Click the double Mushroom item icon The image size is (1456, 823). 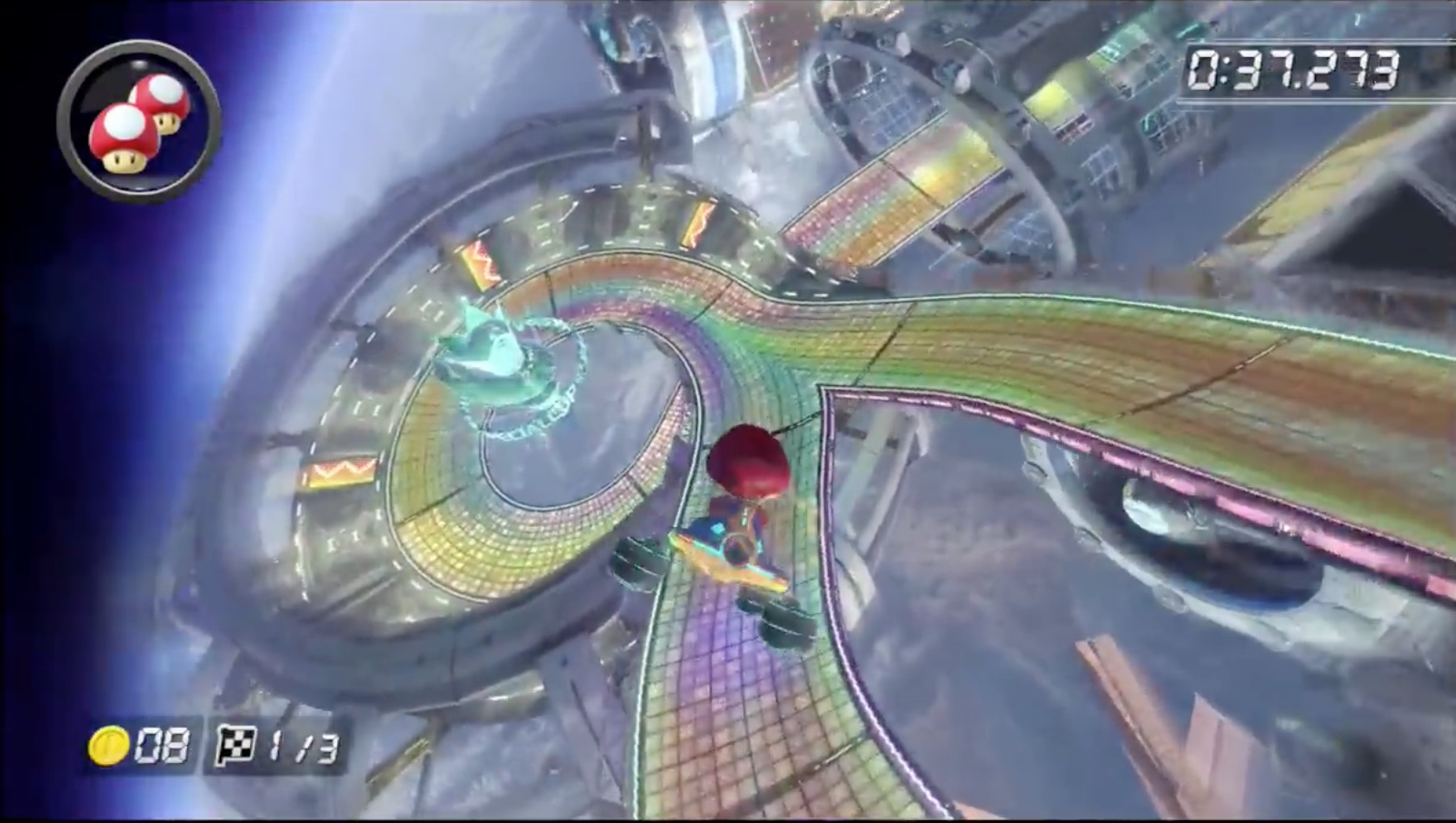click(x=138, y=115)
